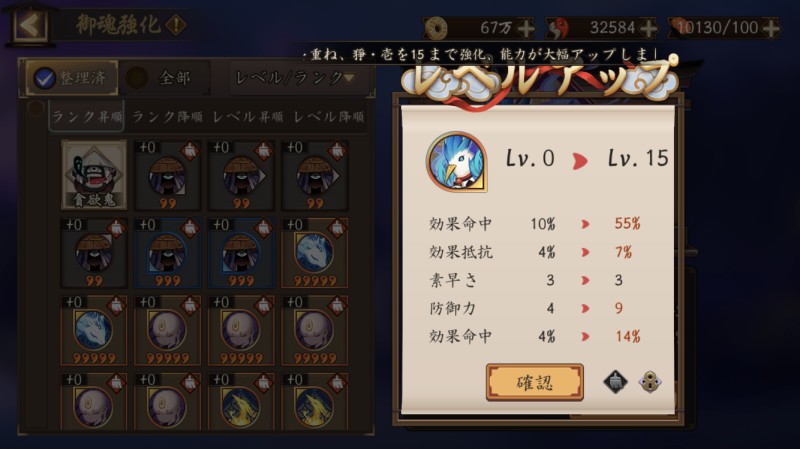The image size is (800, 449).
Task: Add more red magatama currency
Action: point(648,28)
